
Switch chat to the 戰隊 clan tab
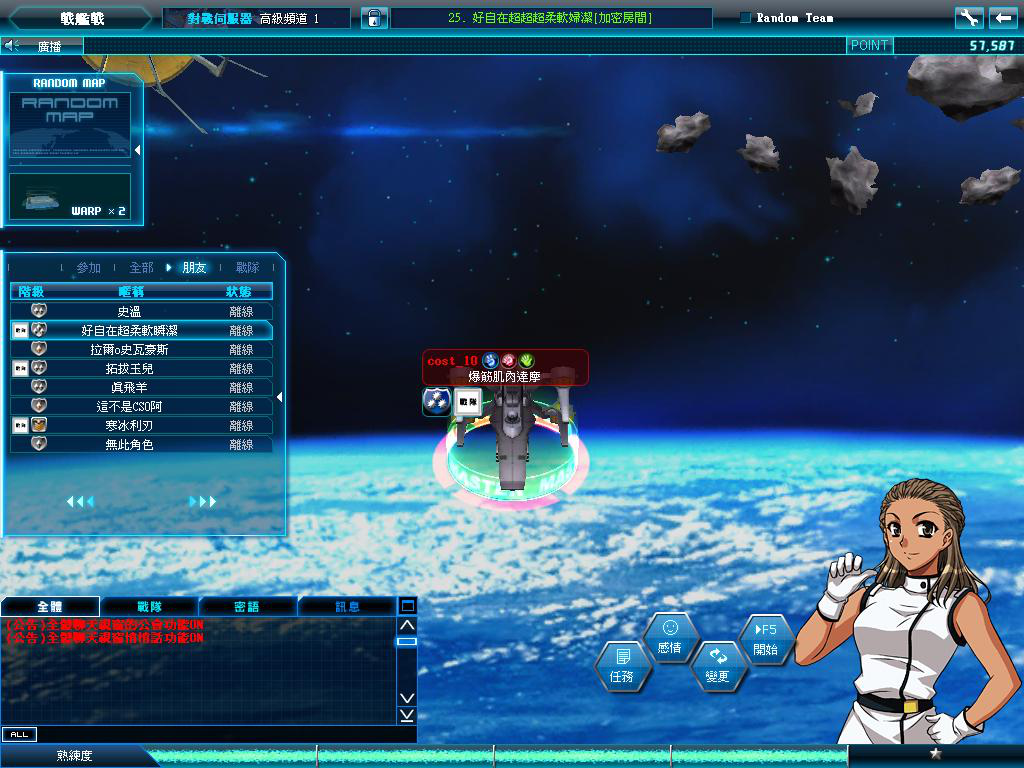pos(149,606)
